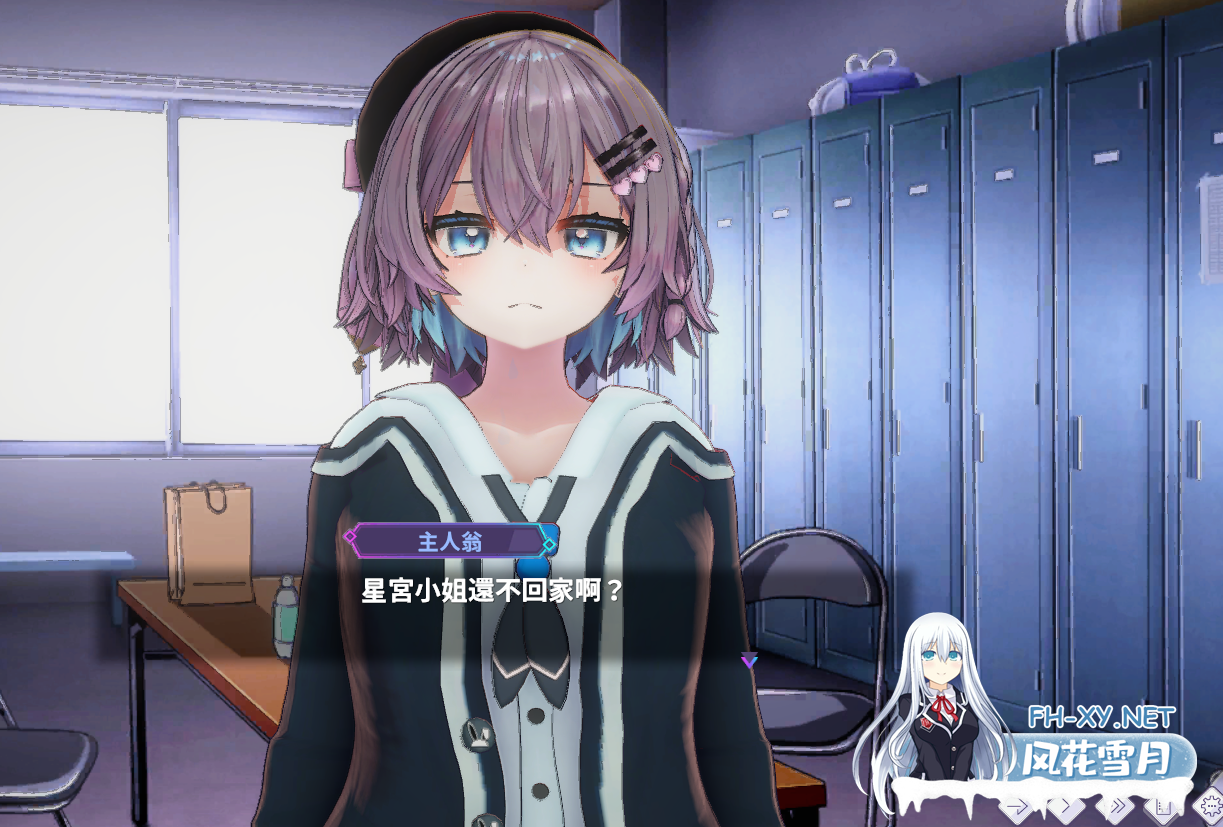Image resolution: width=1223 pixels, height=827 pixels.
Task: Activate the double-chevron skip icon
Action: point(1116,806)
